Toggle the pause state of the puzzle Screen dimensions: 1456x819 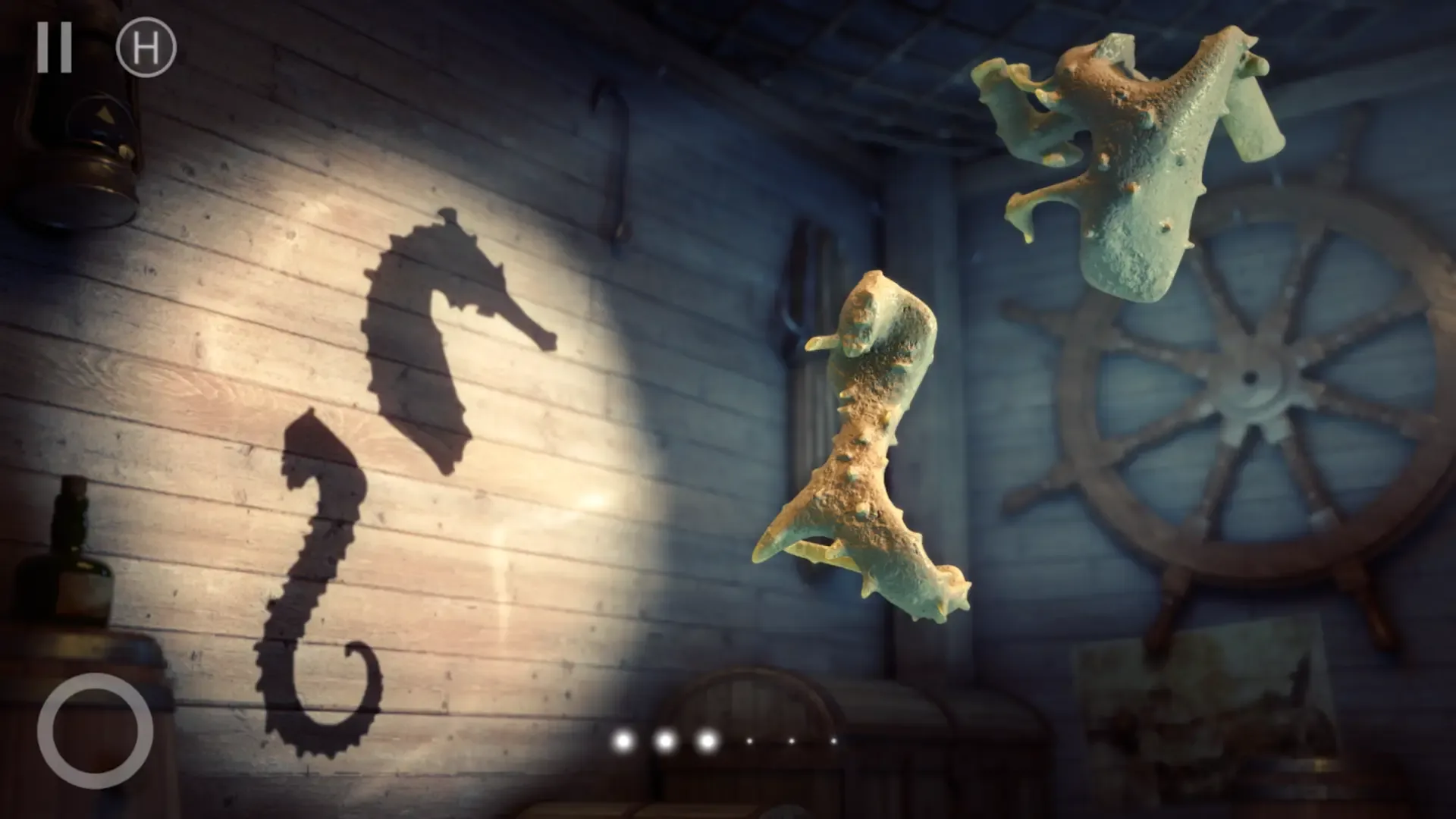click(x=55, y=48)
